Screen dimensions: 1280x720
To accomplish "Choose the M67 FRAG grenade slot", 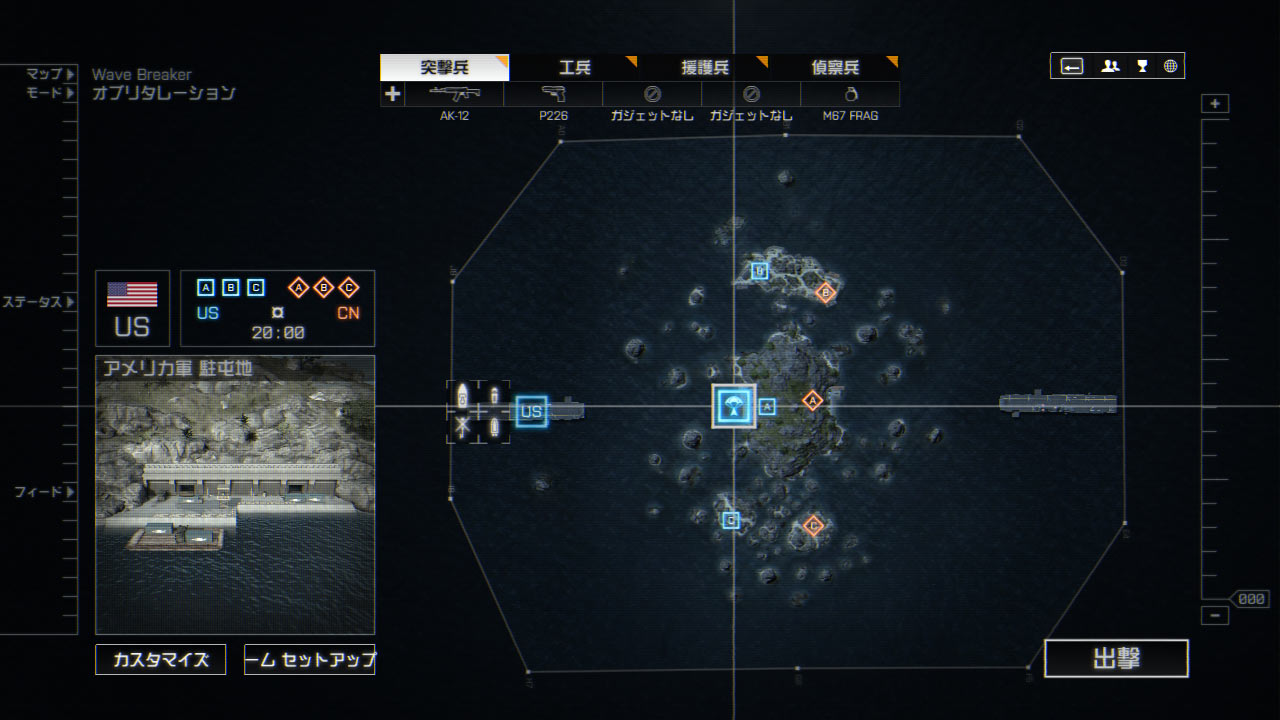I will pos(850,94).
